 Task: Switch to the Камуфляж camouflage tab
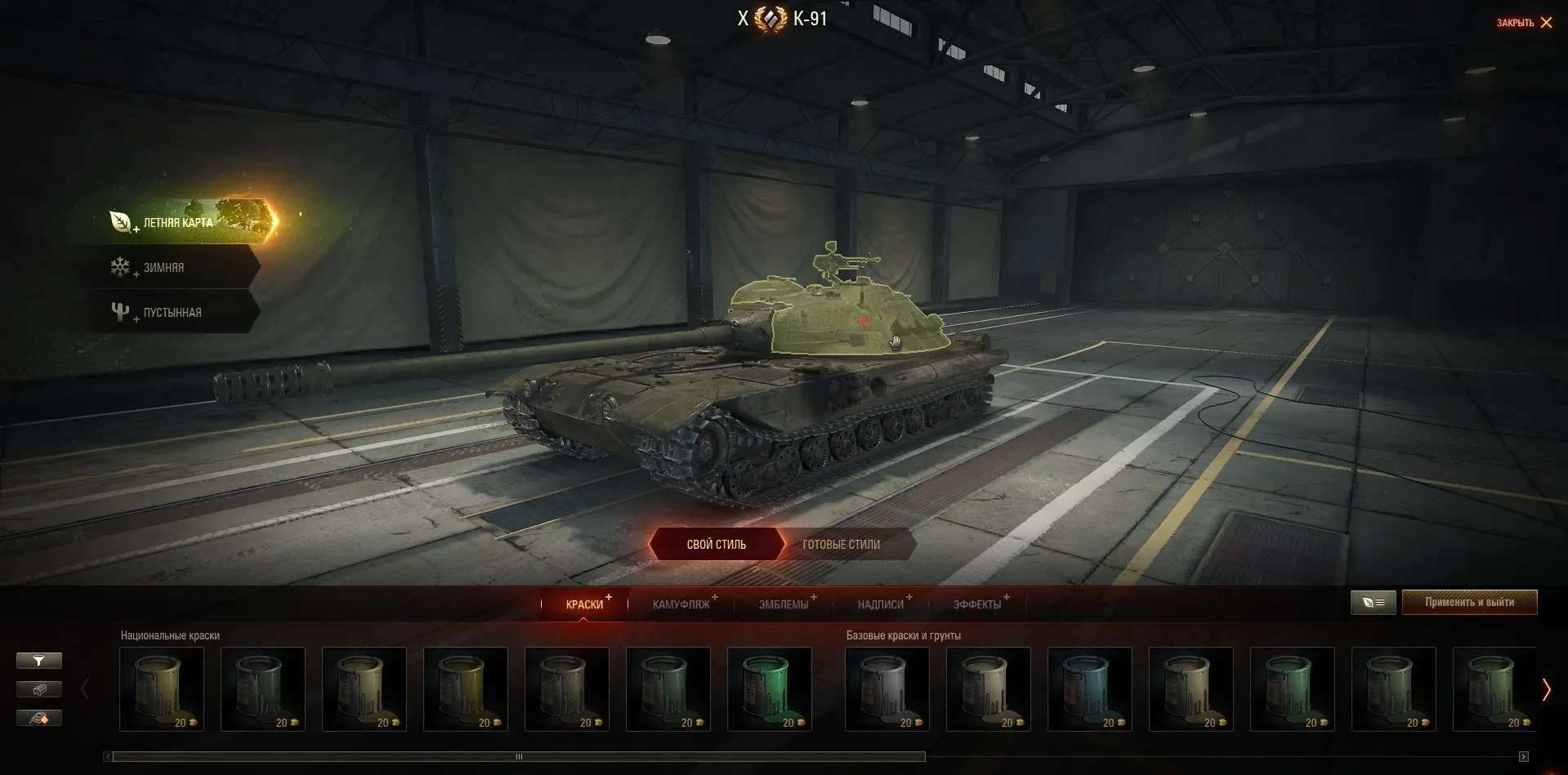pyautogui.click(x=681, y=604)
